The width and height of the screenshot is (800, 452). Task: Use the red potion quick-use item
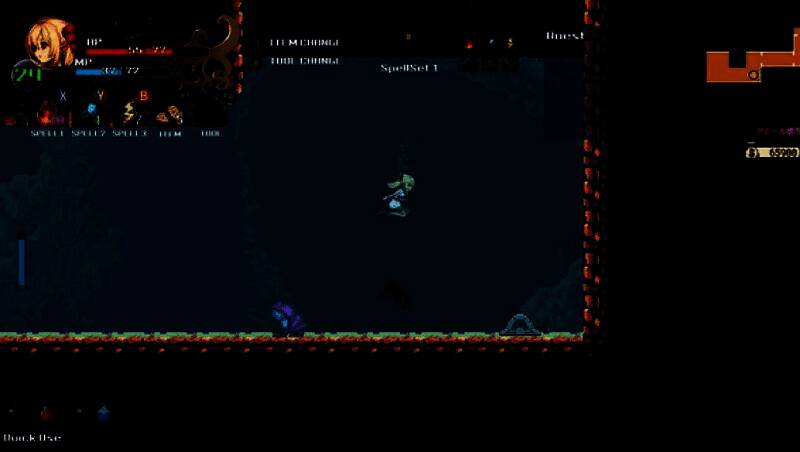pos(45,412)
